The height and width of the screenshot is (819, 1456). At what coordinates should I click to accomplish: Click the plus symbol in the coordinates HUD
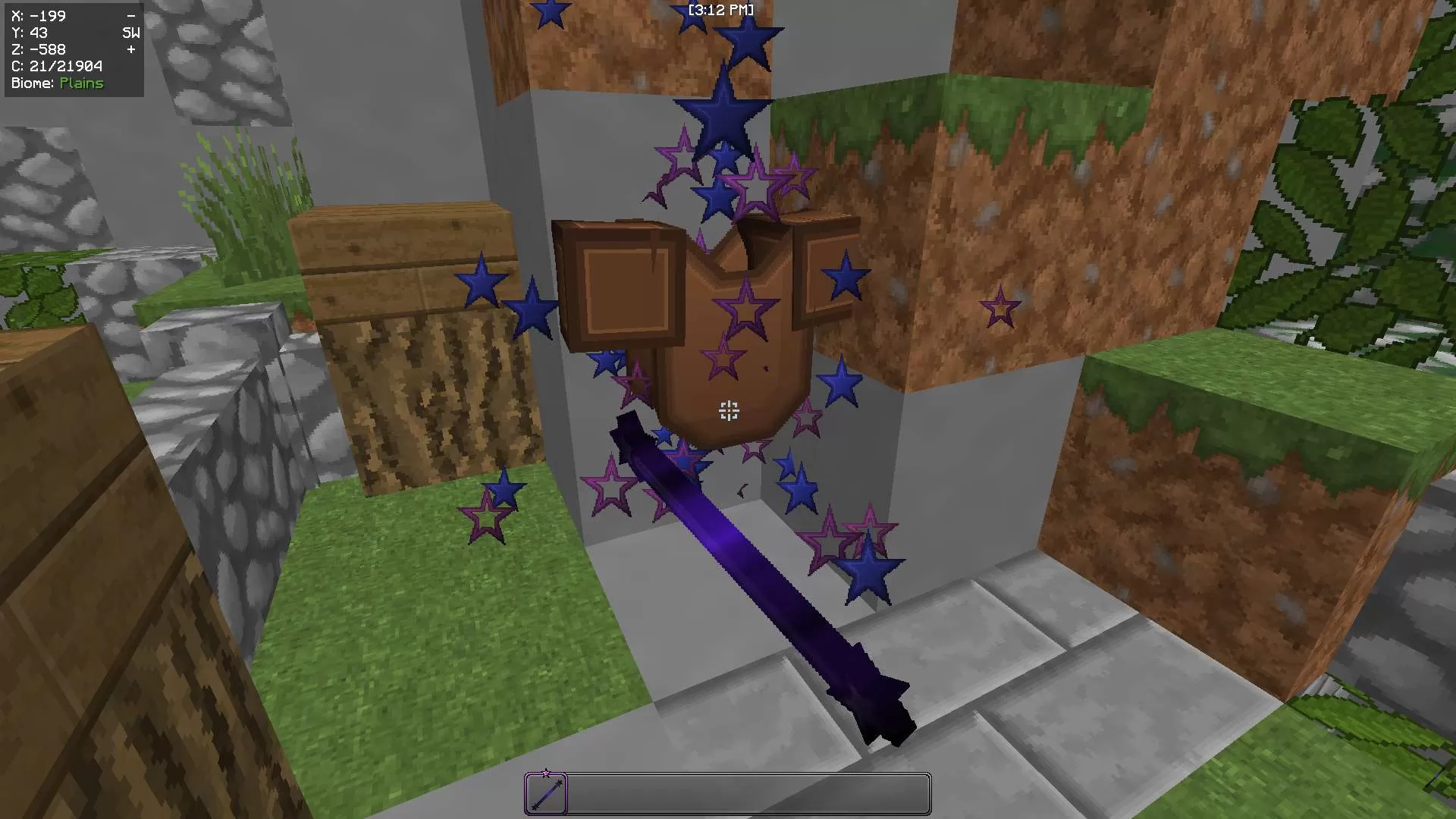coord(130,49)
